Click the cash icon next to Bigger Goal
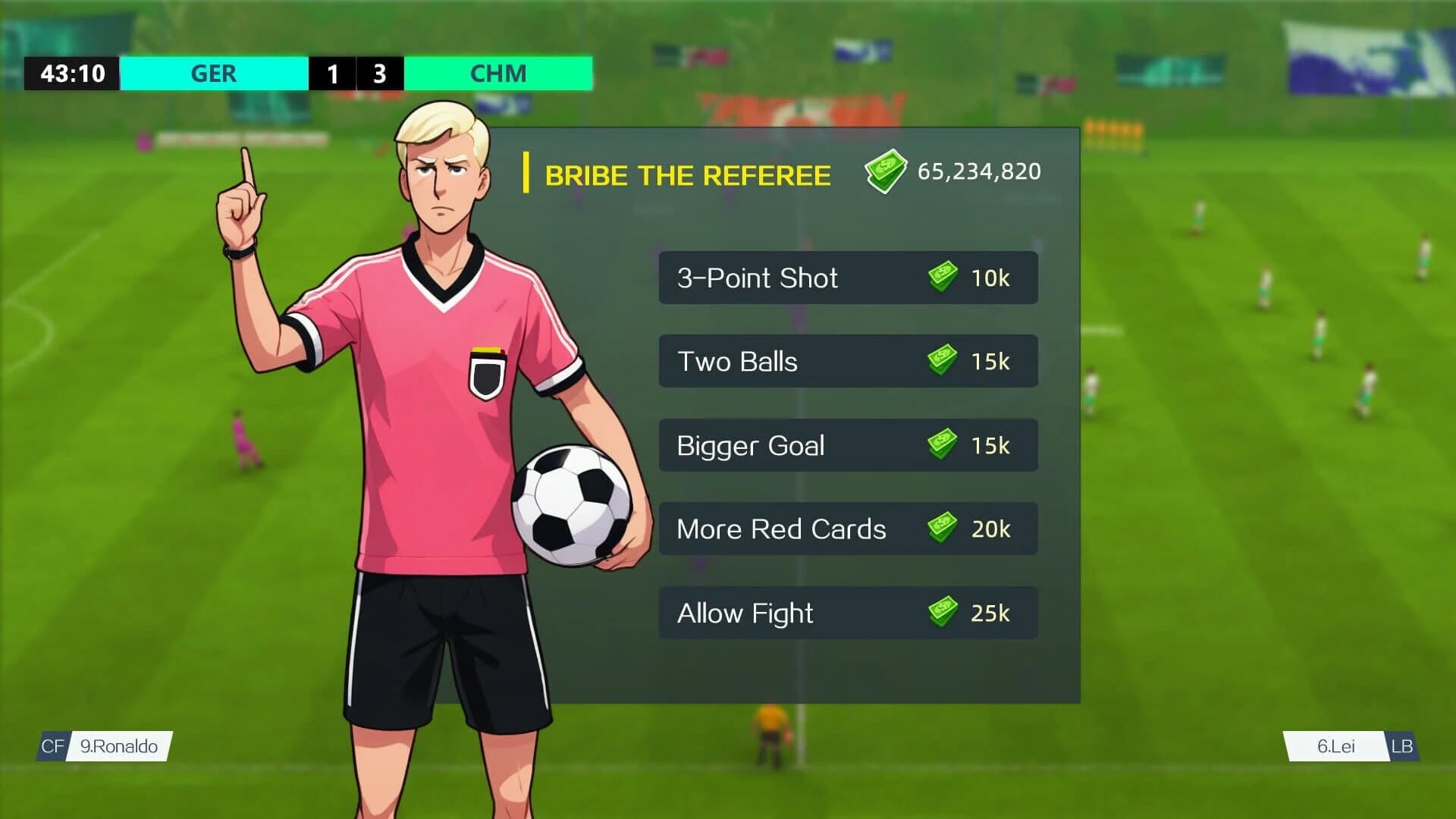 tap(941, 446)
